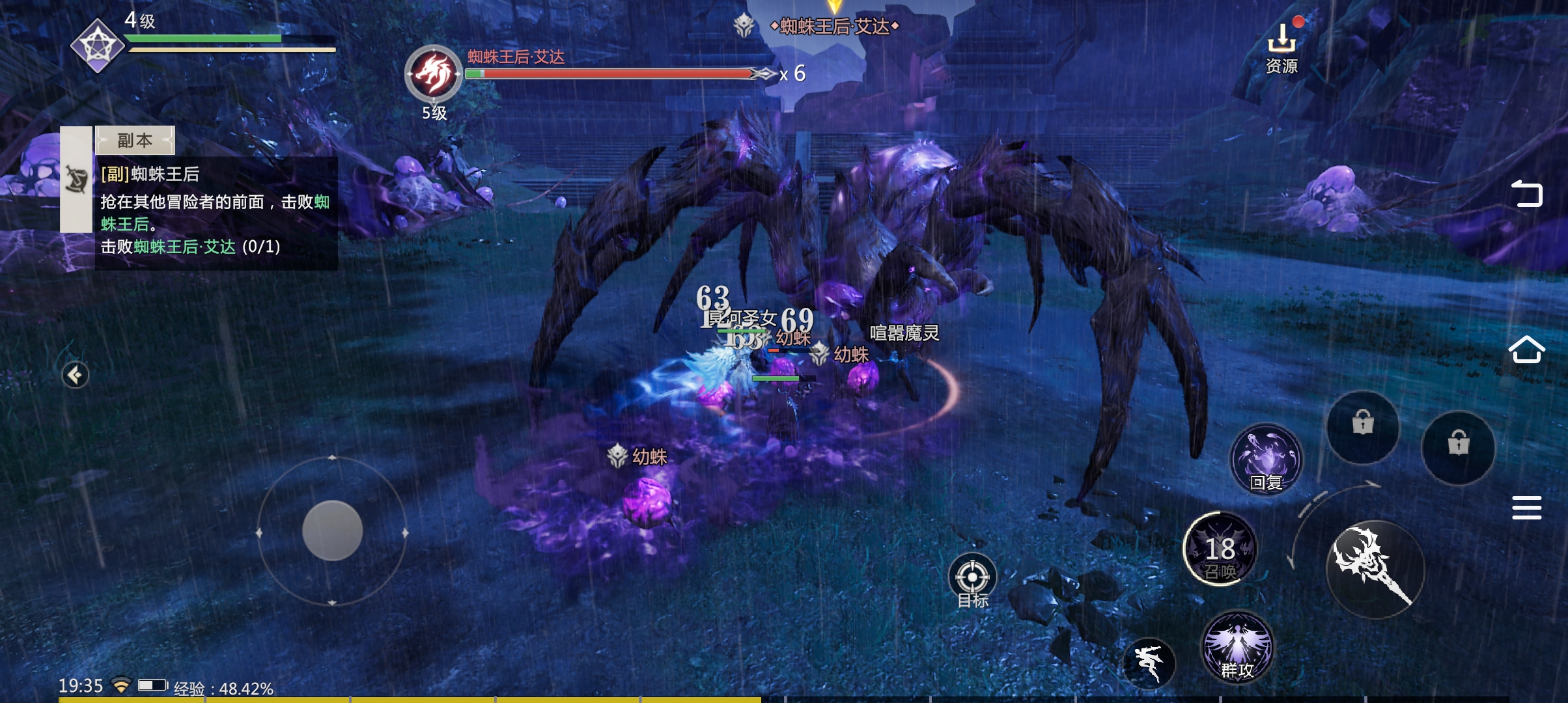The height and width of the screenshot is (703, 1568).
Task: Open the three-line hamburger menu
Action: [x=1526, y=508]
